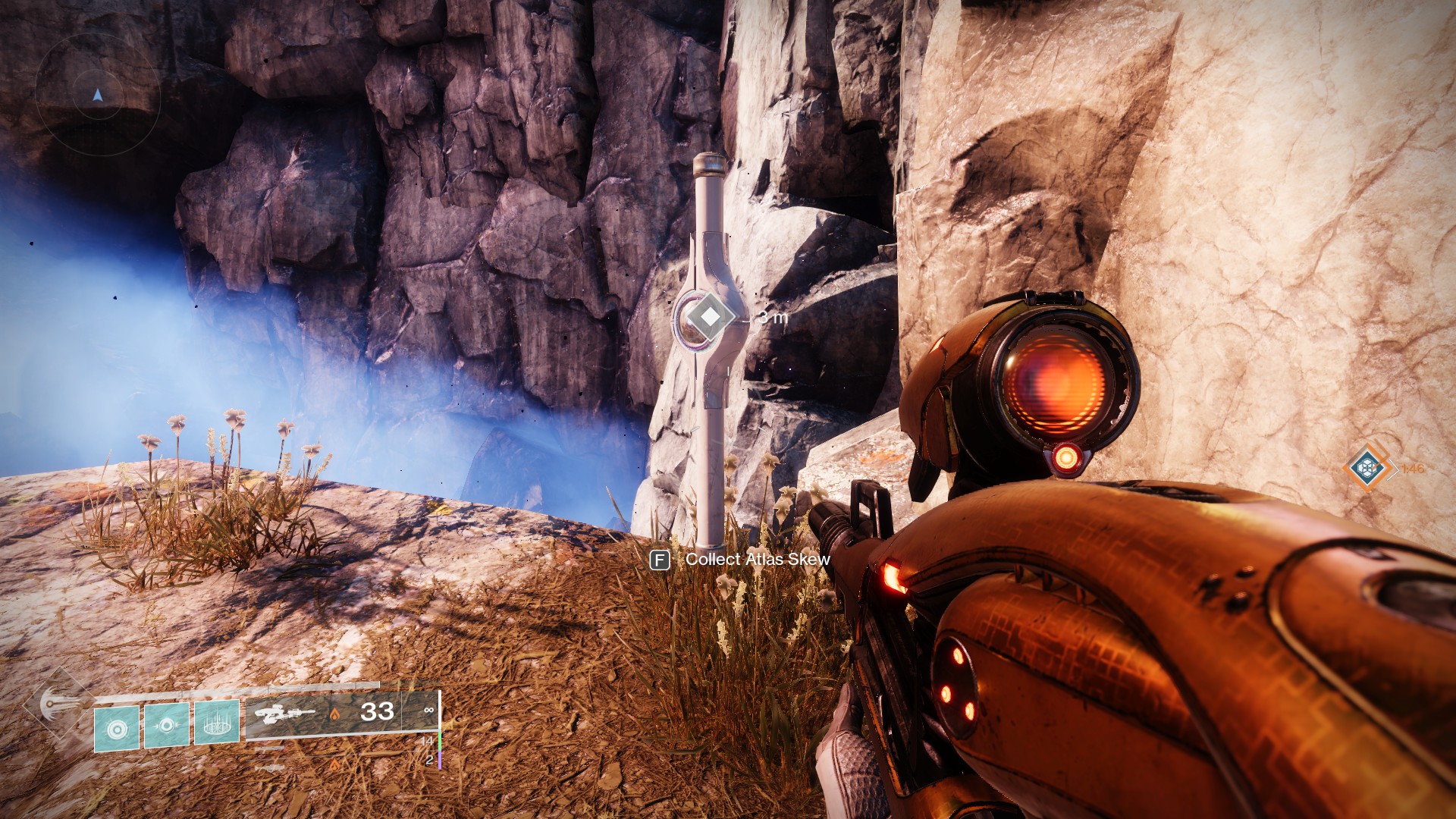Select the equipped weapon silhouette icon
Screen dimensions: 1456x819
pyautogui.click(x=285, y=714)
